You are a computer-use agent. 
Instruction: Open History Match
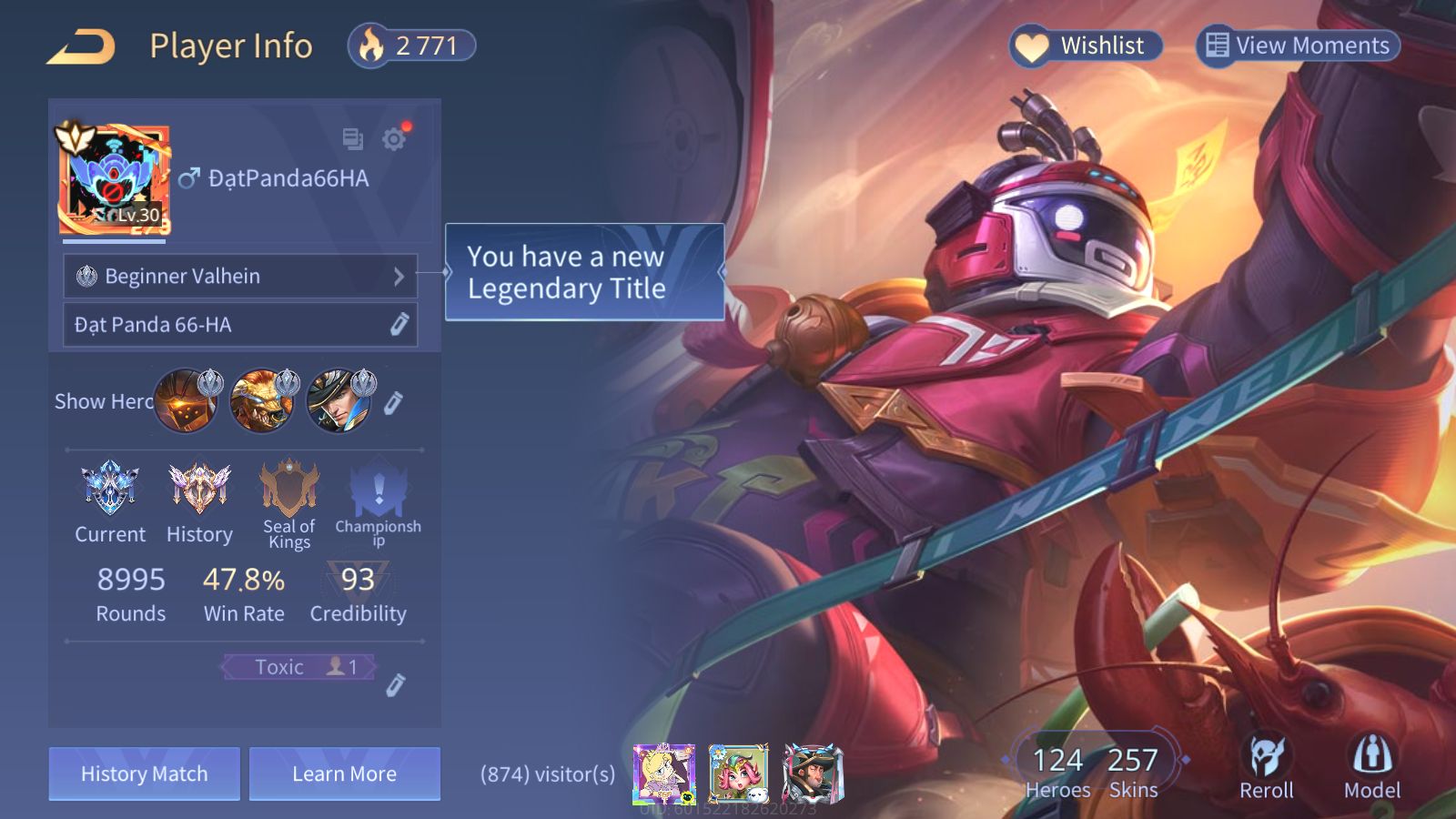tap(144, 773)
